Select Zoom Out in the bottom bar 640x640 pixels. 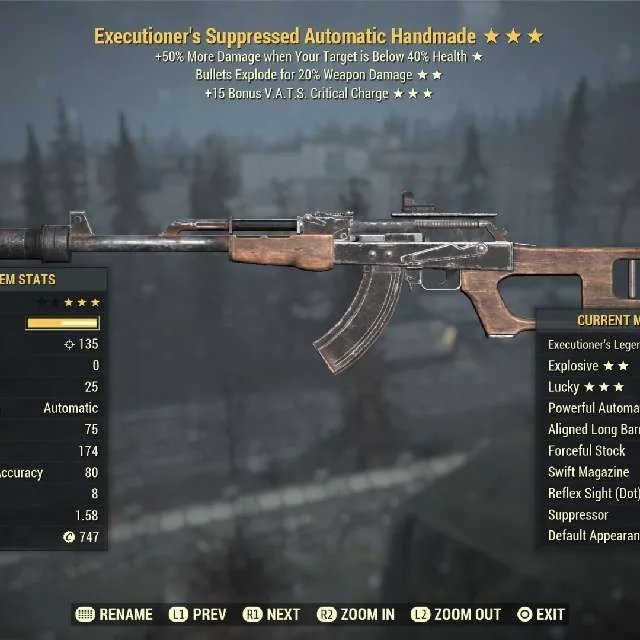click(454, 614)
